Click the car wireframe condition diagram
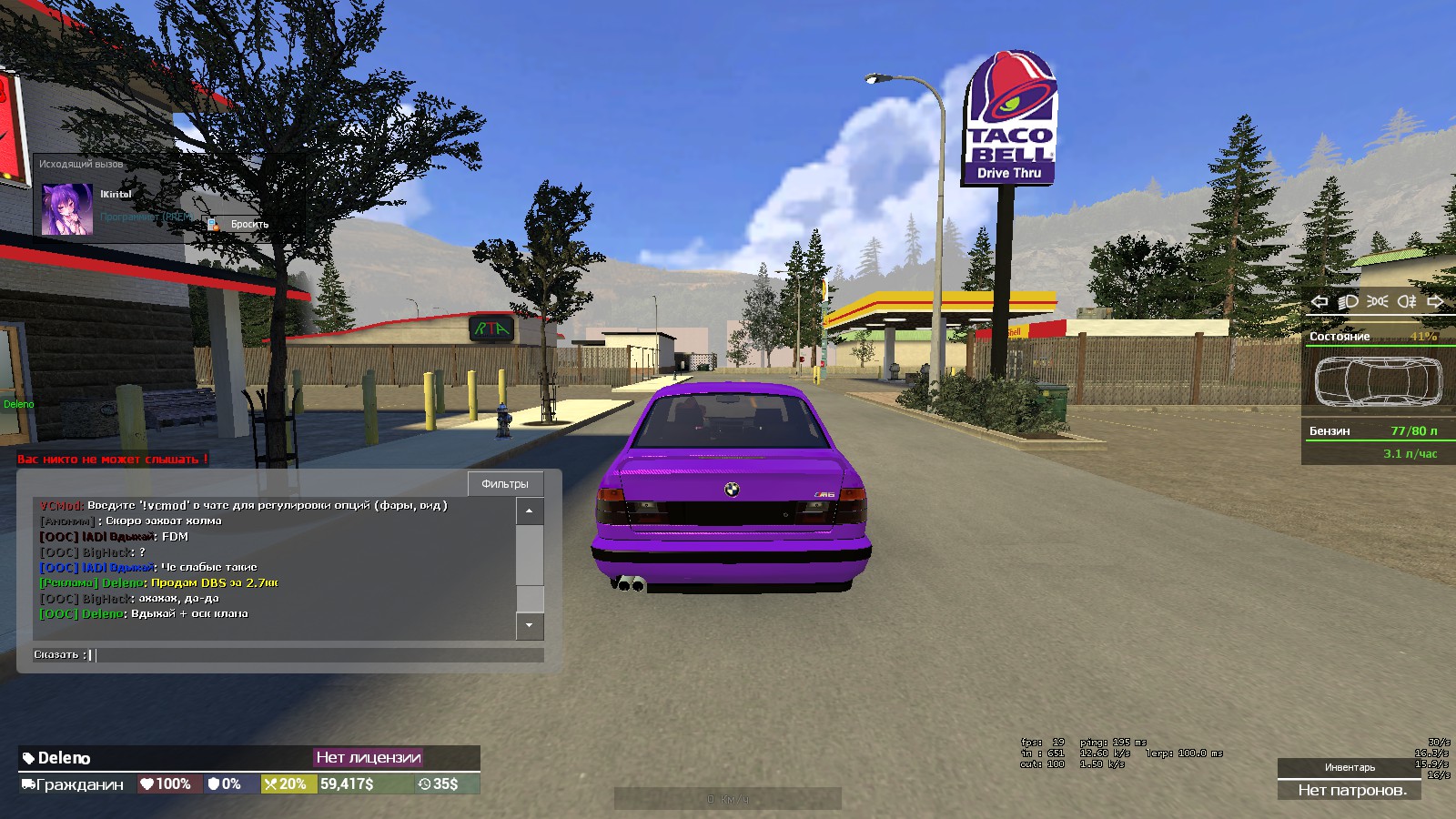Viewport: 1456px width, 819px height. [1378, 381]
